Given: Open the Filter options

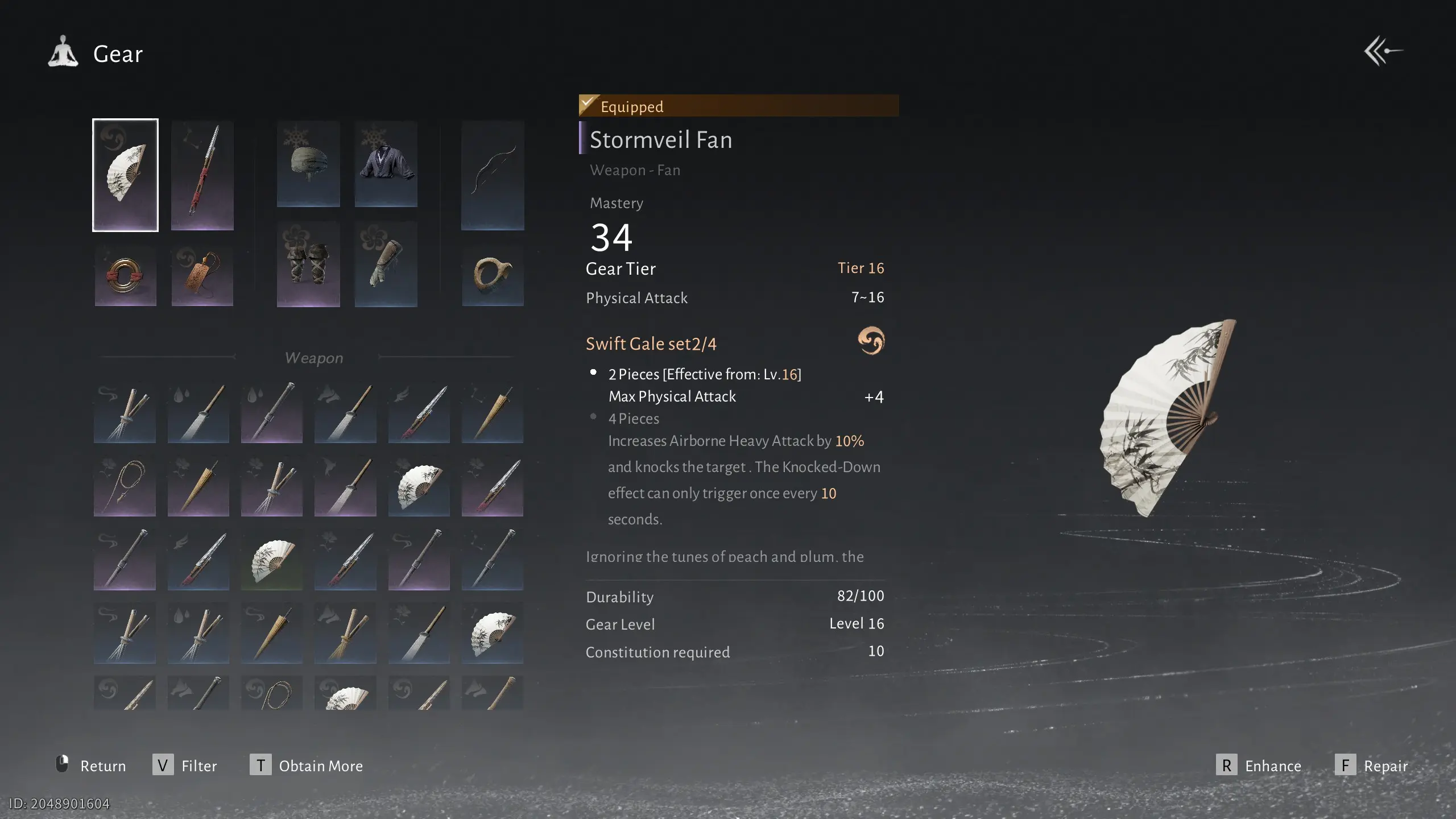Looking at the screenshot, I should click(x=185, y=766).
